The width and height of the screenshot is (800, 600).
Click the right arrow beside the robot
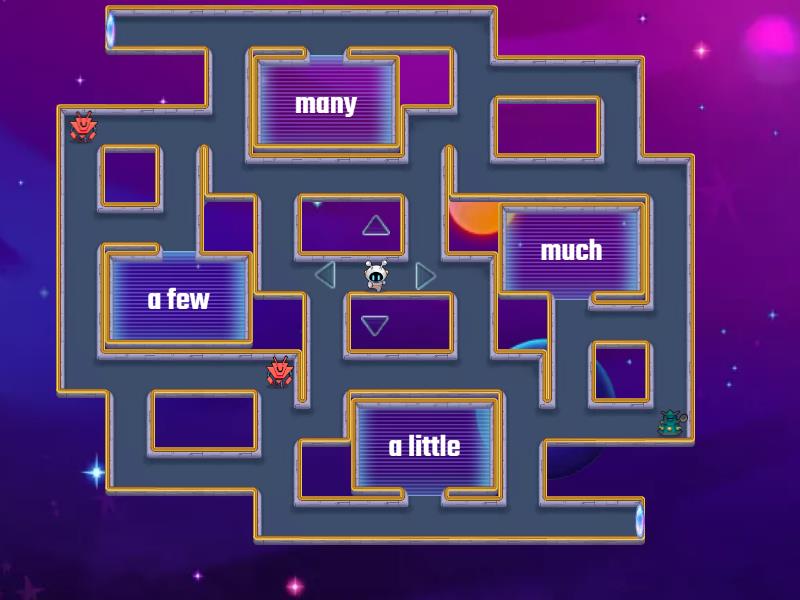click(x=426, y=275)
